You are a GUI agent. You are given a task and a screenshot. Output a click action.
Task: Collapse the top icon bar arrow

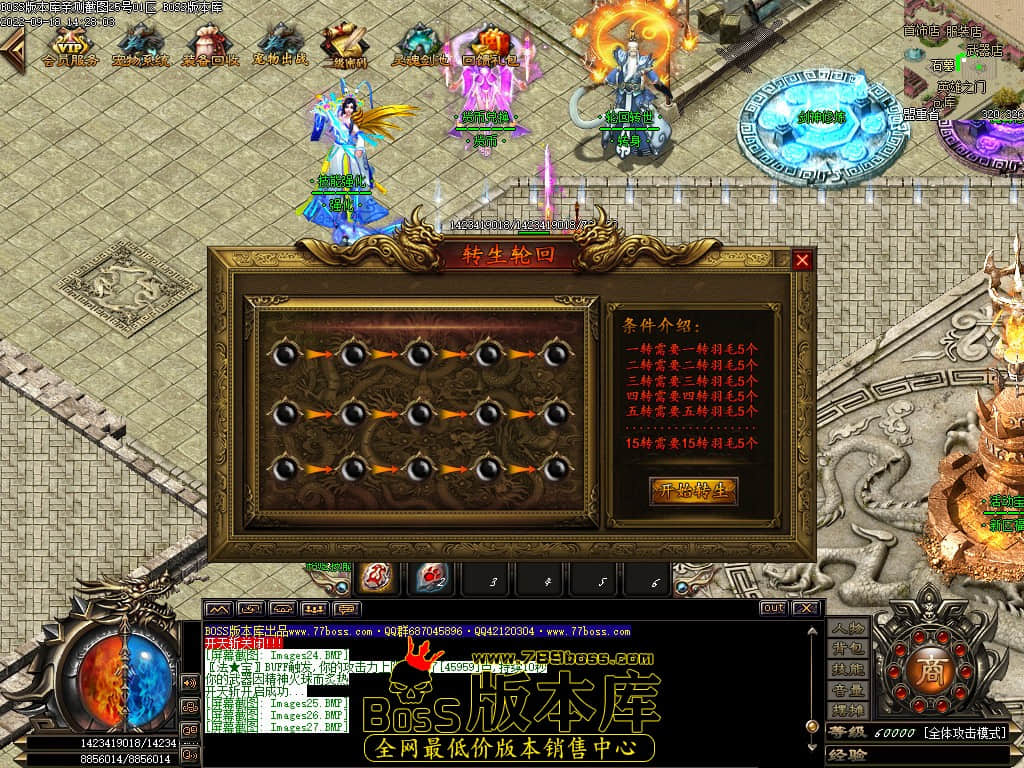(12, 48)
